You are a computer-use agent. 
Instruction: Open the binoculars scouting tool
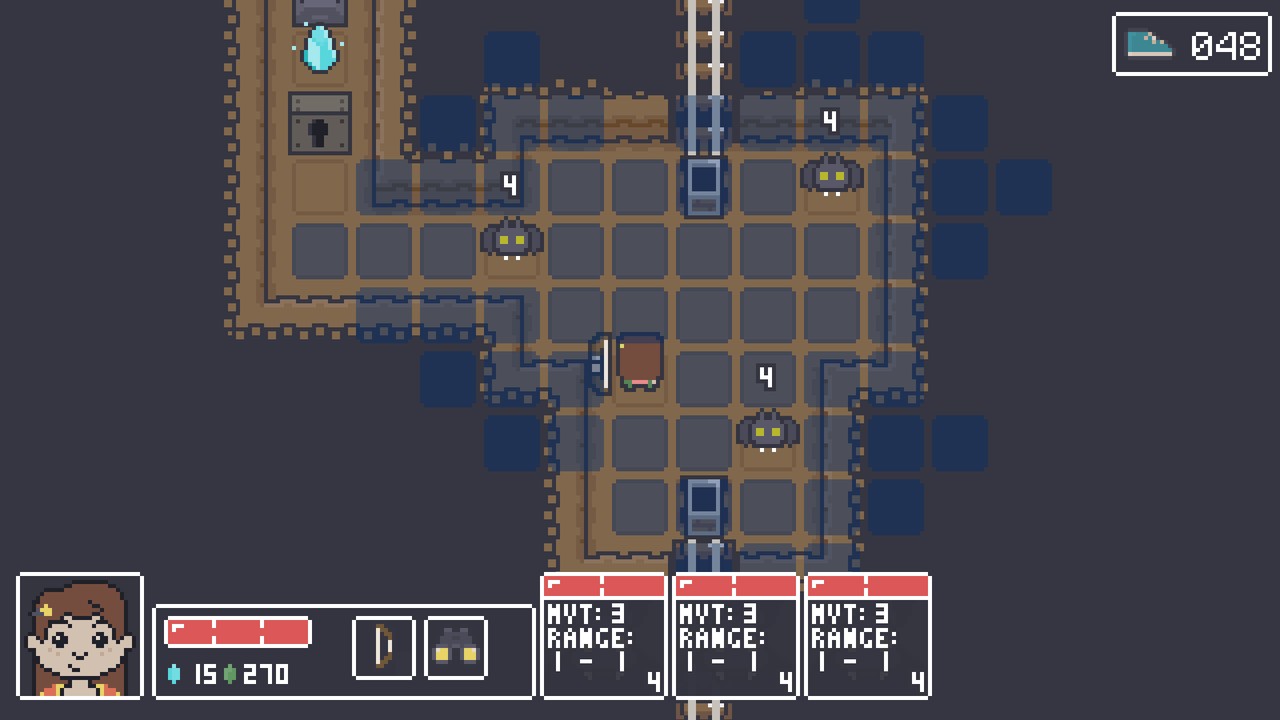[x=455, y=647]
